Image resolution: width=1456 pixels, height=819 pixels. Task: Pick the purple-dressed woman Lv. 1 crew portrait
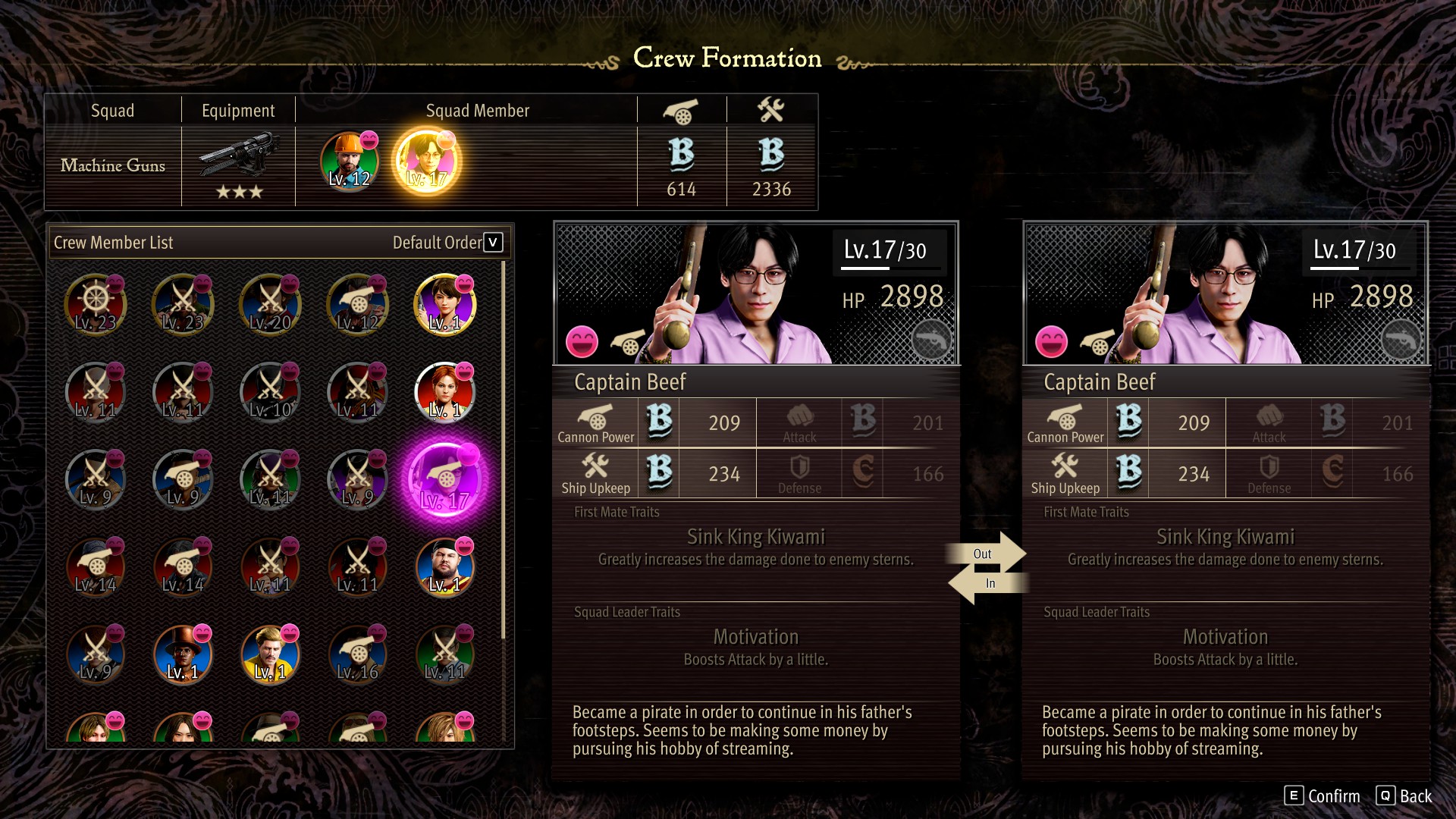pos(445,305)
